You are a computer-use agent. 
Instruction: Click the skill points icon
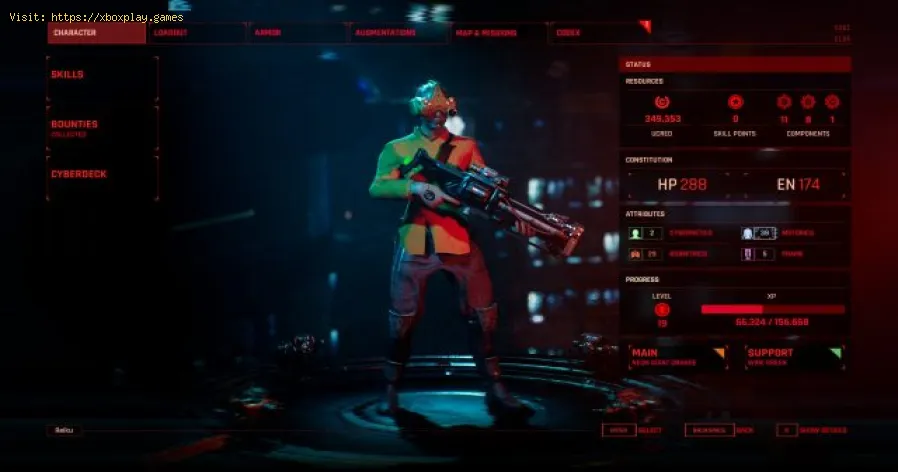[735, 102]
